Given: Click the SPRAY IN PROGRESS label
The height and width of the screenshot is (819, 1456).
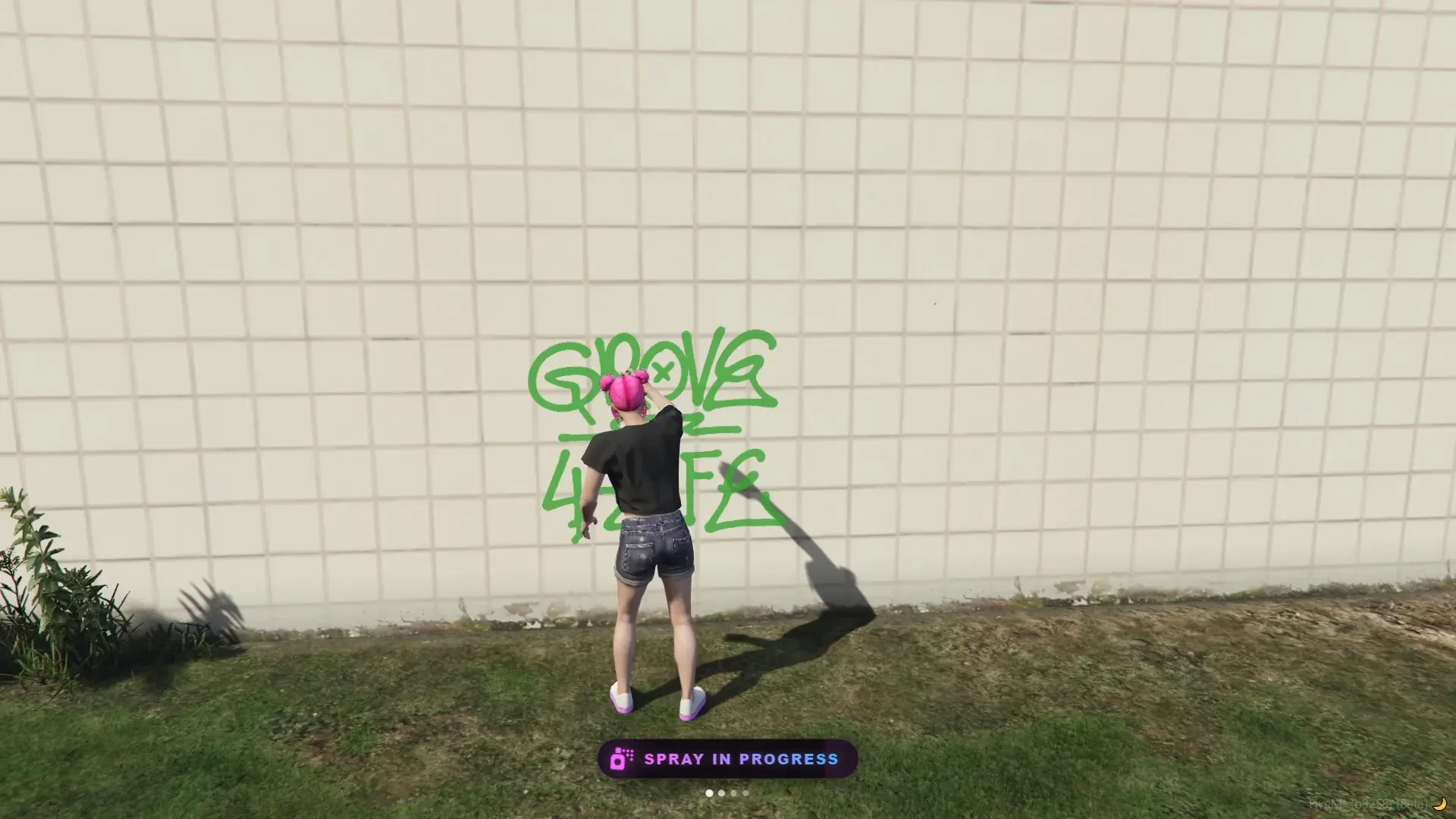Looking at the screenshot, I should 739,759.
